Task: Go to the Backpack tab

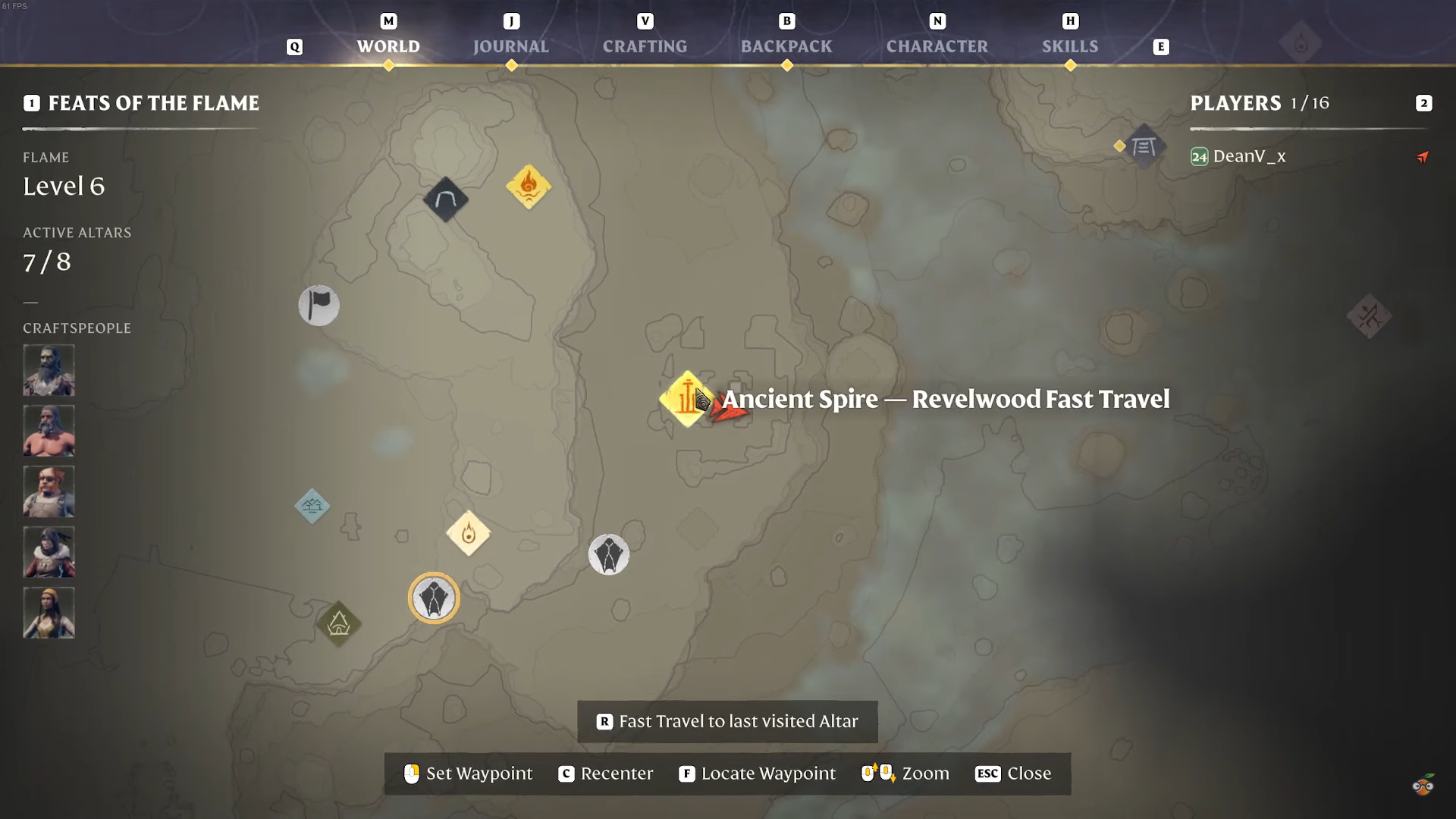Action: 786,46
